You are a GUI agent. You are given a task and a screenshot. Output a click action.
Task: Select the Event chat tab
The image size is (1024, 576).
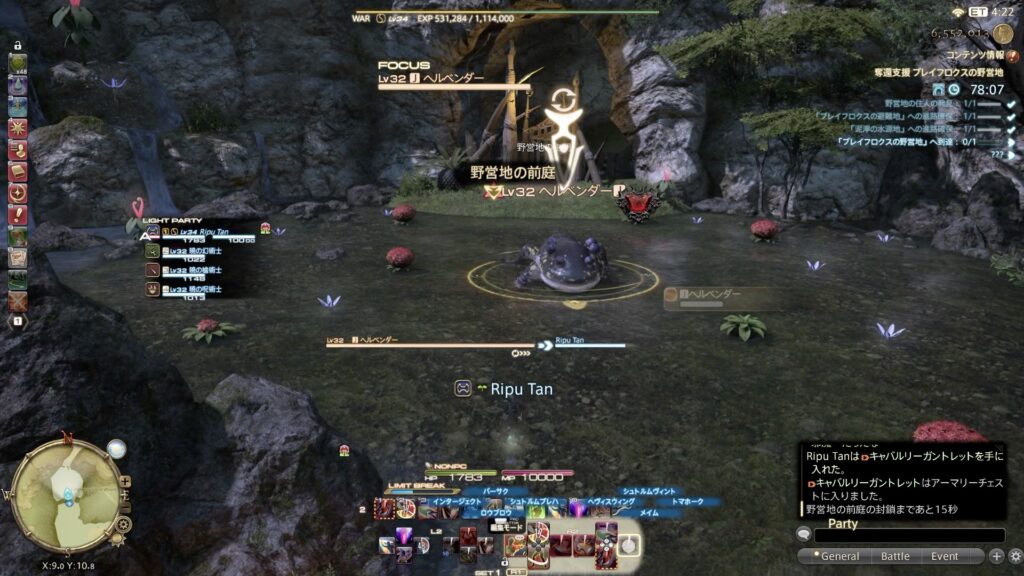(x=944, y=556)
